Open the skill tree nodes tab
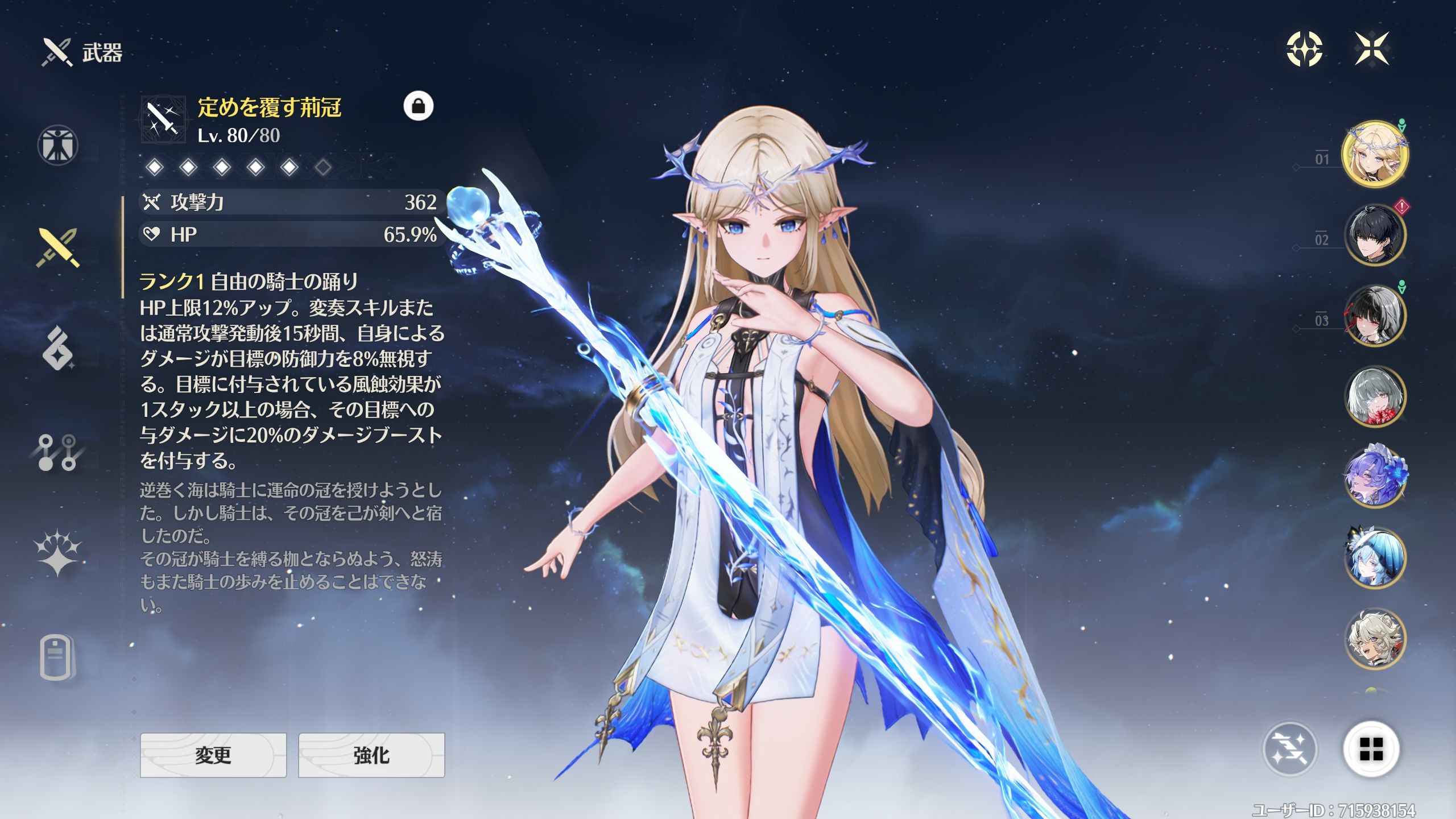 (x=57, y=453)
